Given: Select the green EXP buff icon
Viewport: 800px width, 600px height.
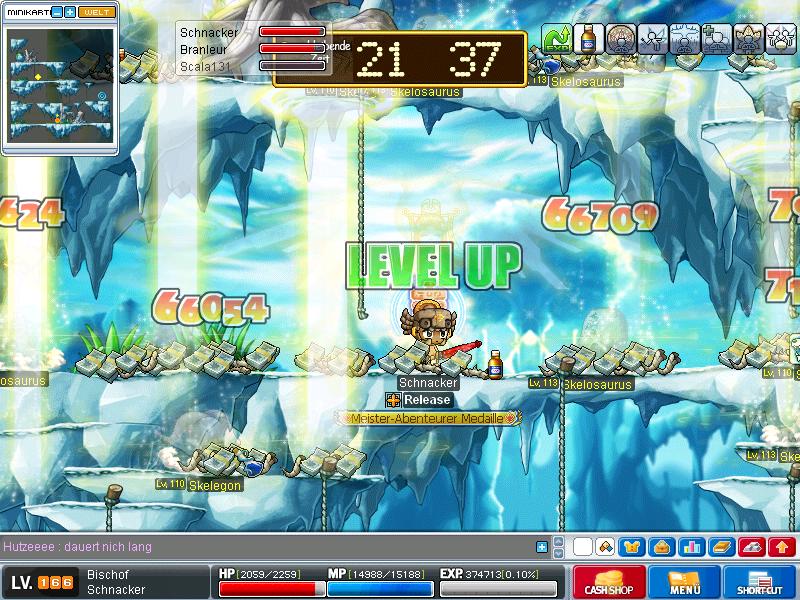Looking at the screenshot, I should 555,38.
